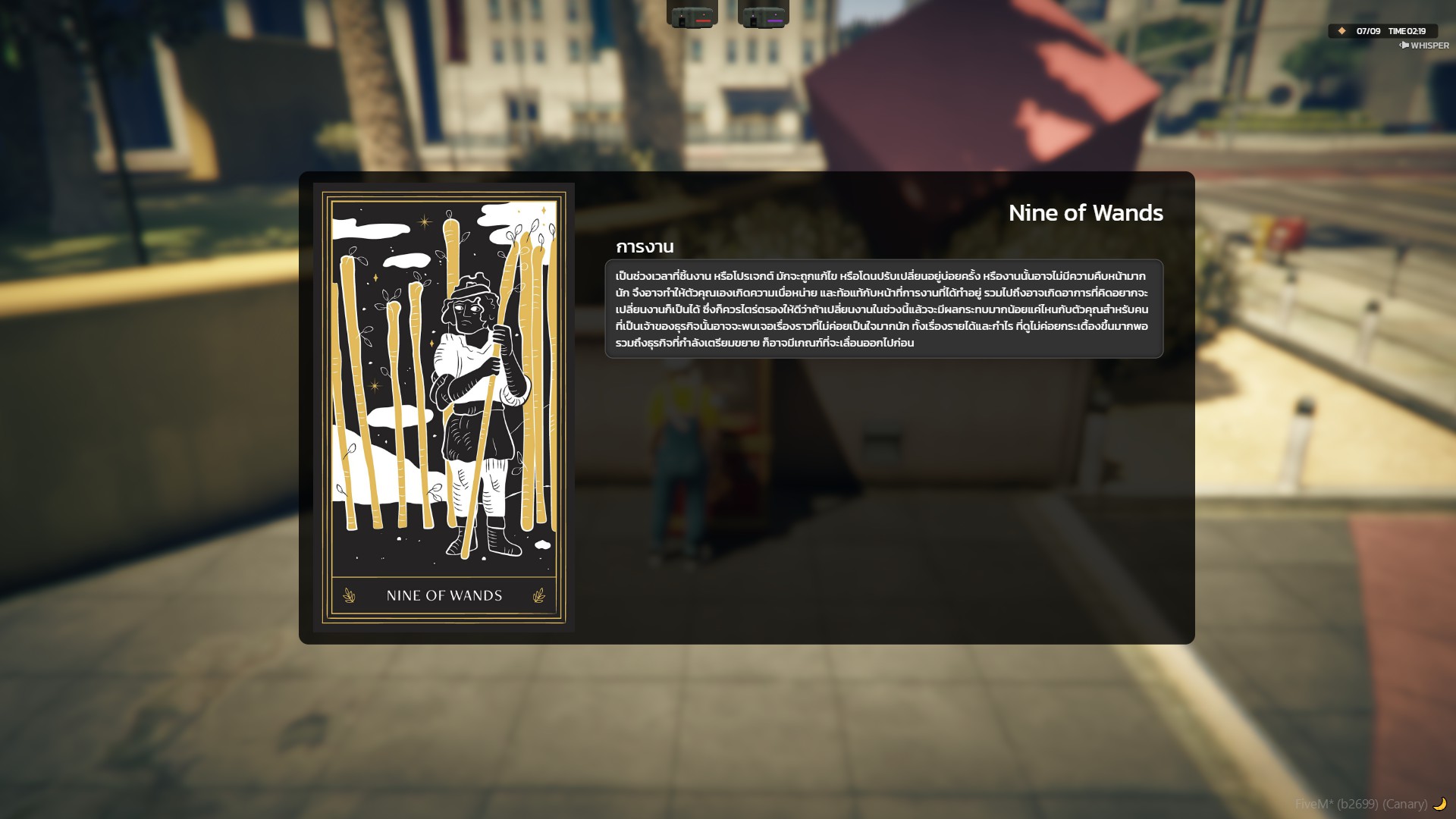The width and height of the screenshot is (1456, 819).
Task: Select the Nine of Wands tarot card
Action: [444, 407]
